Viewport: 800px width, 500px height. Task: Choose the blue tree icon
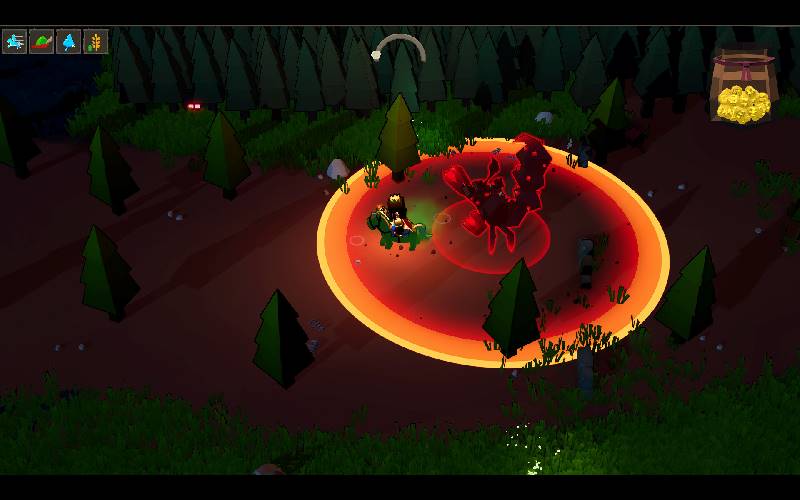[x=69, y=41]
